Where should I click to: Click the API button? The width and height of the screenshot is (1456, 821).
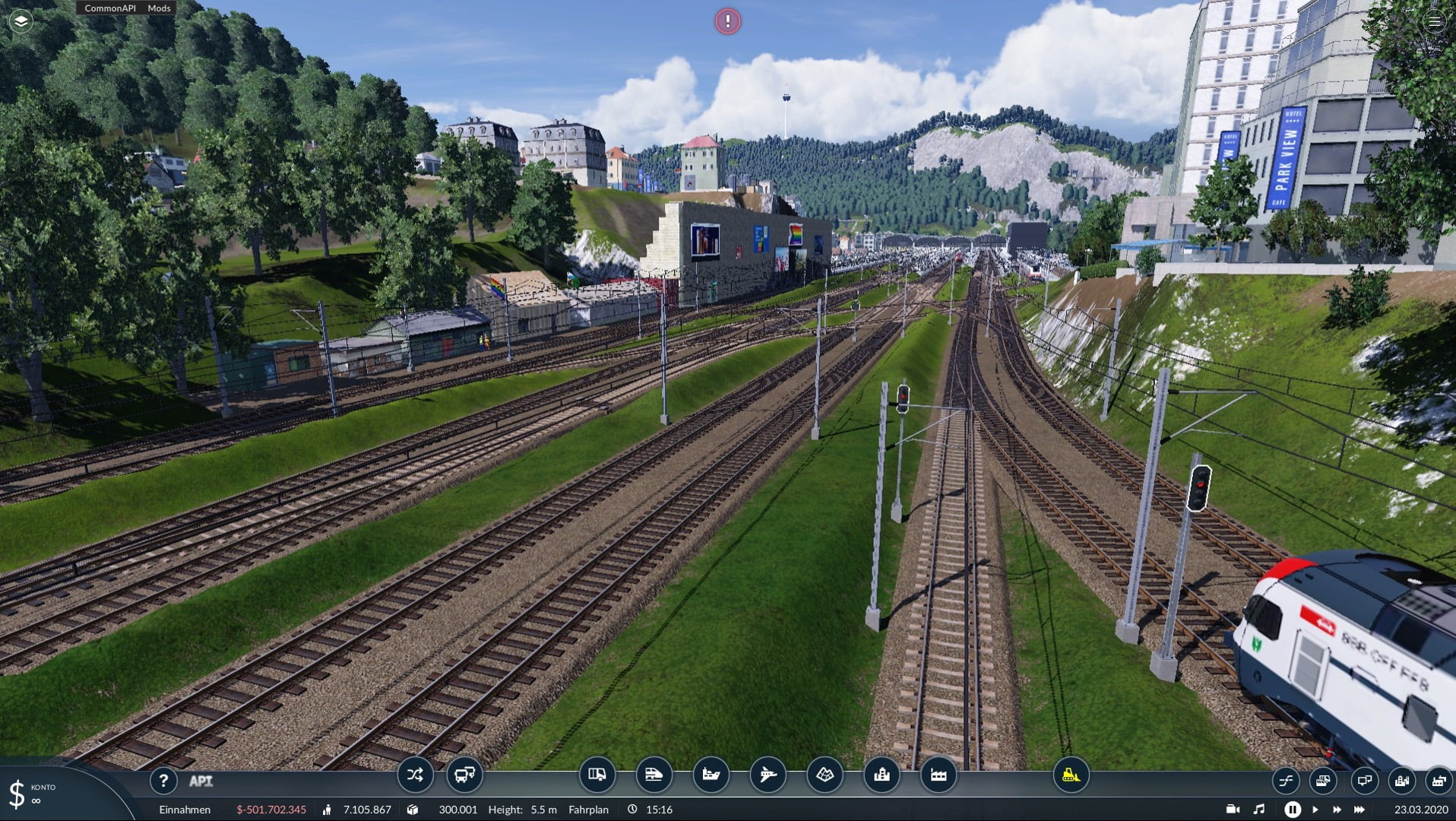(201, 781)
